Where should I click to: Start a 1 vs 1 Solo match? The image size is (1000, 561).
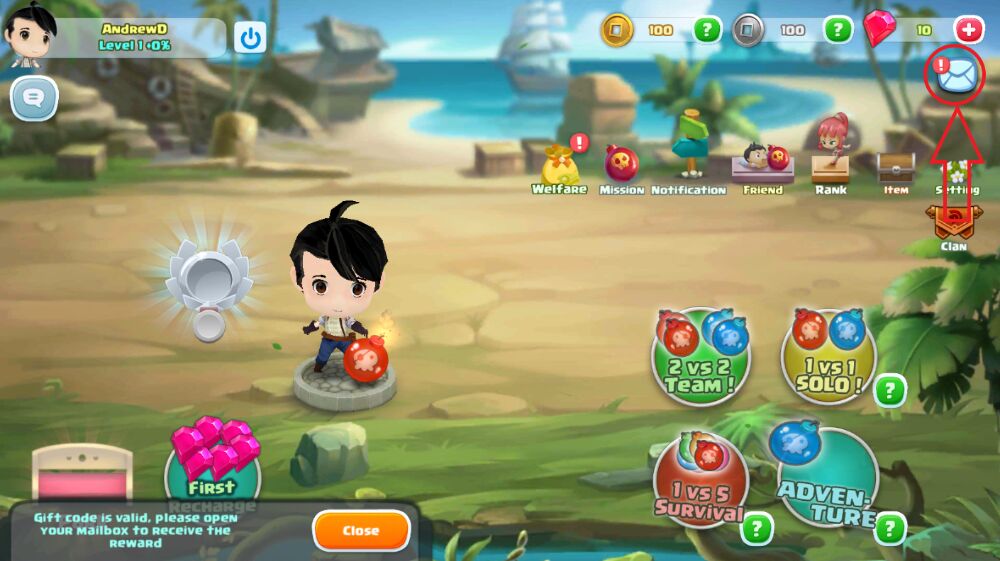[x=827, y=356]
